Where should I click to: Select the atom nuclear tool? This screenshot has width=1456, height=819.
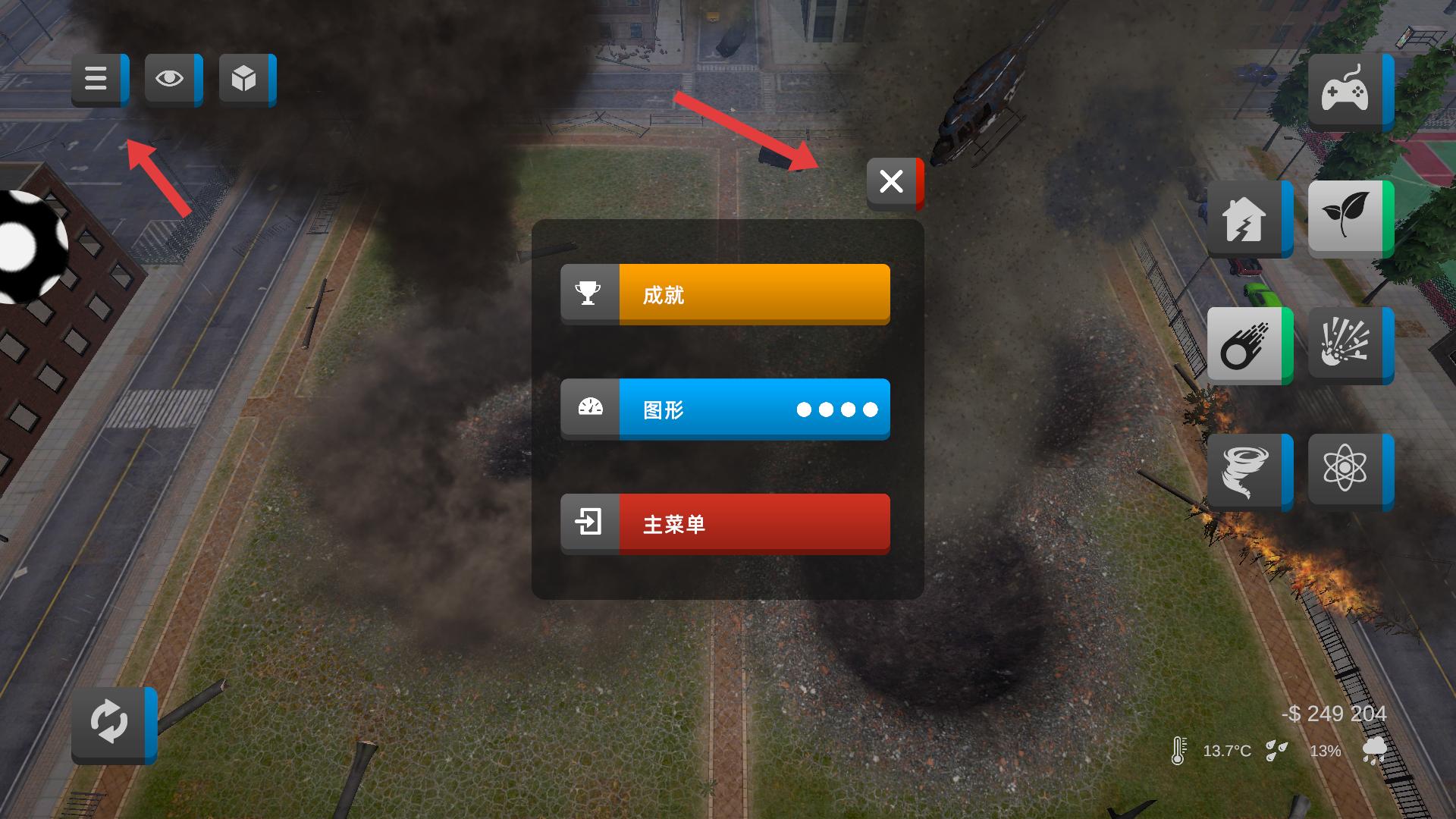(x=1347, y=469)
